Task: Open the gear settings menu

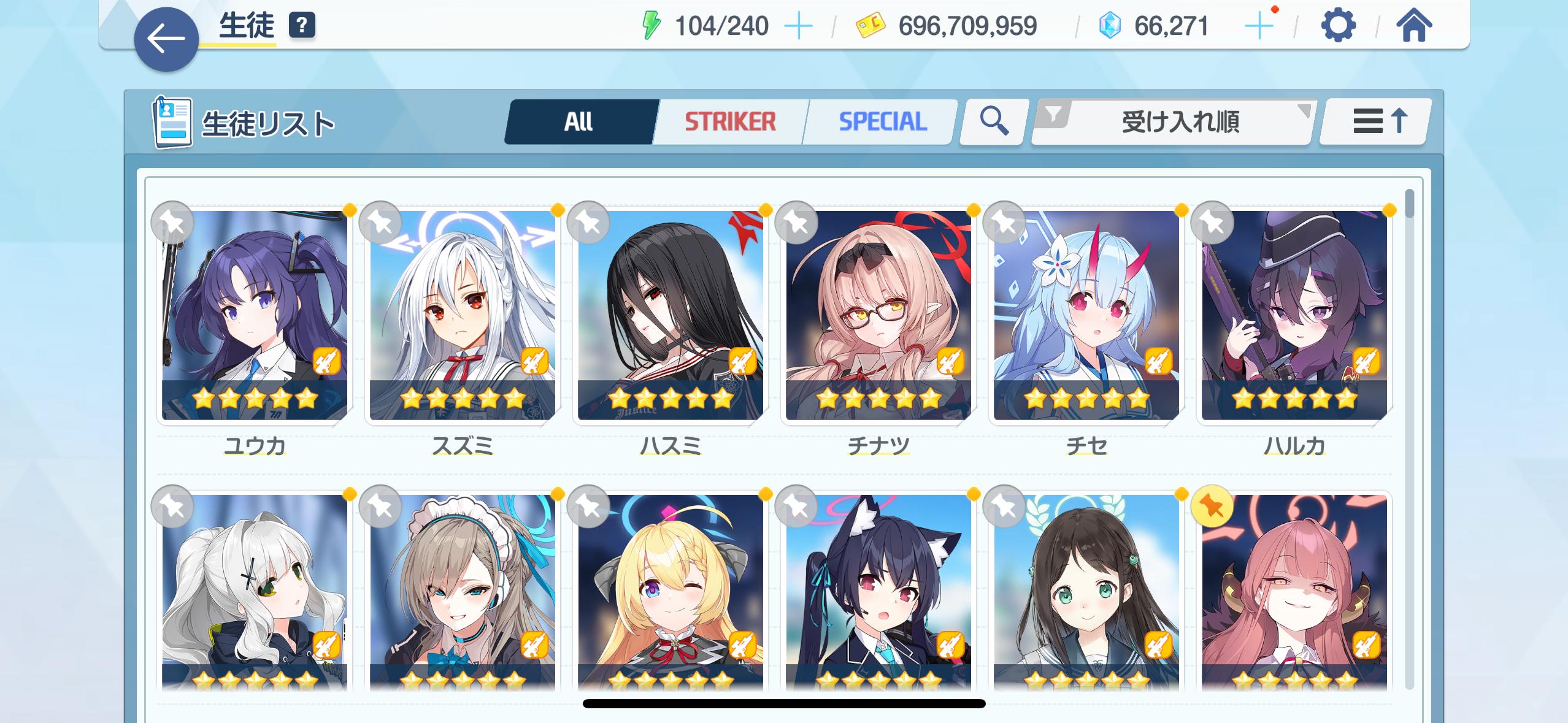Action: coord(1338,26)
